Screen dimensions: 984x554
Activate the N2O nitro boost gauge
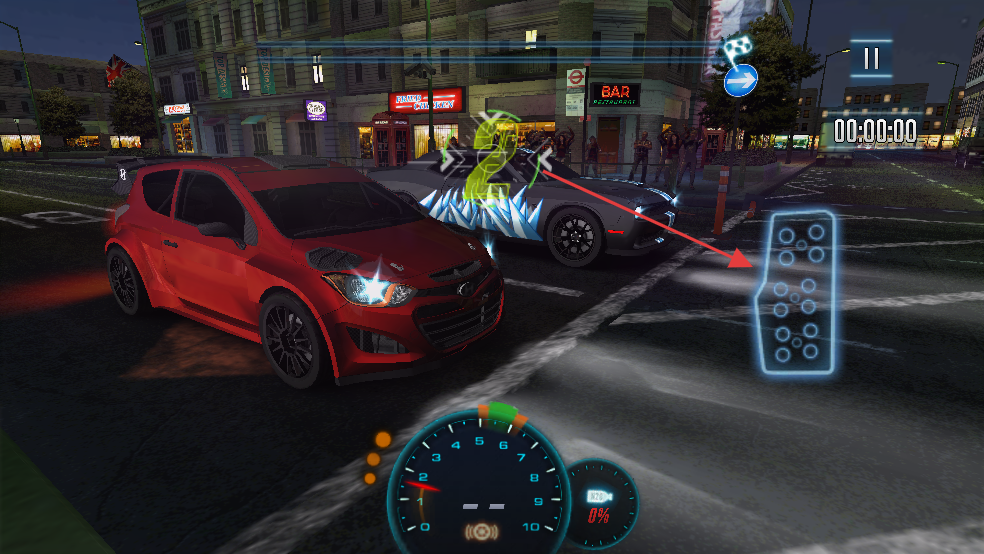click(x=601, y=503)
